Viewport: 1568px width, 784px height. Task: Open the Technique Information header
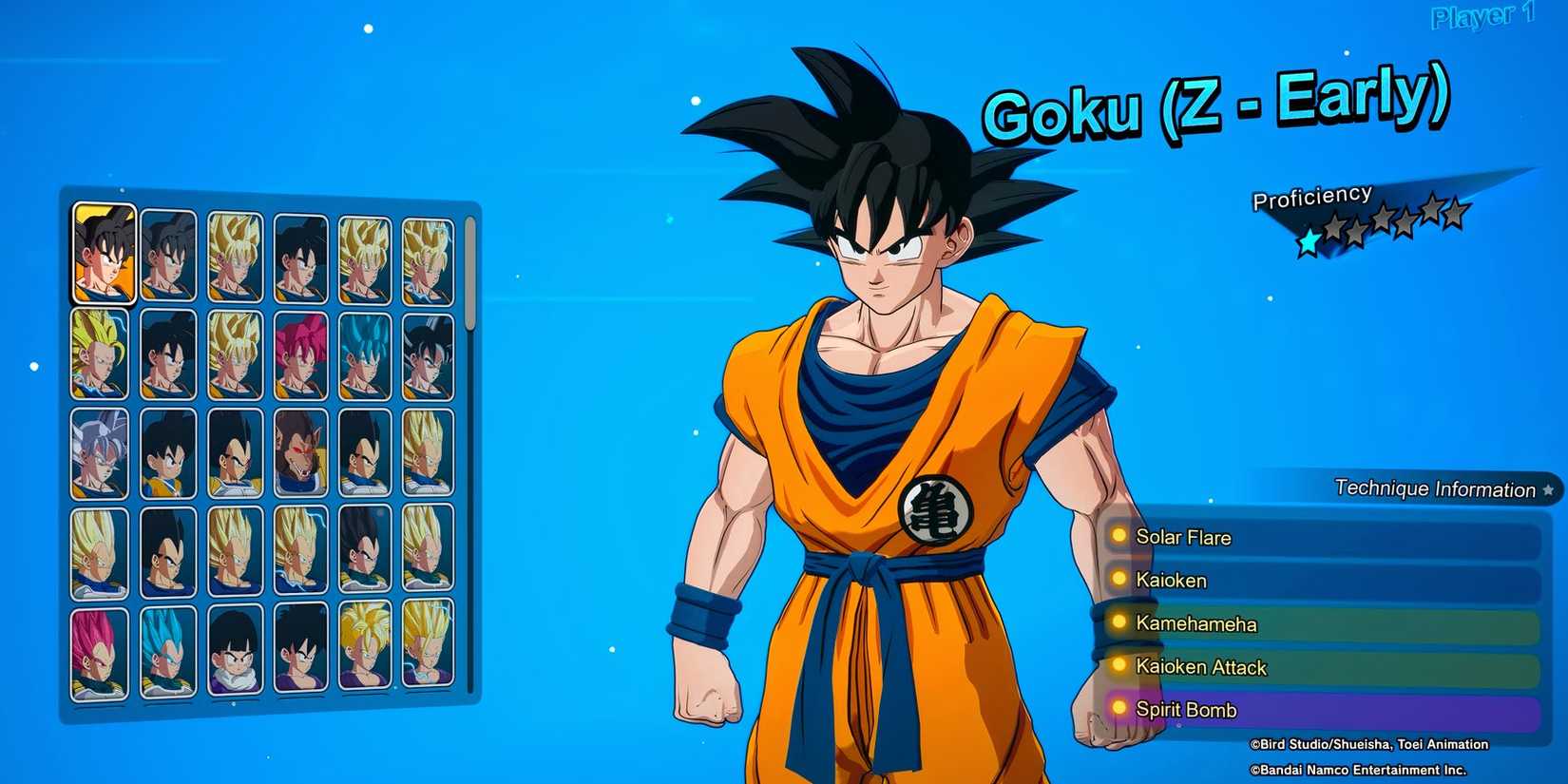click(x=1435, y=488)
